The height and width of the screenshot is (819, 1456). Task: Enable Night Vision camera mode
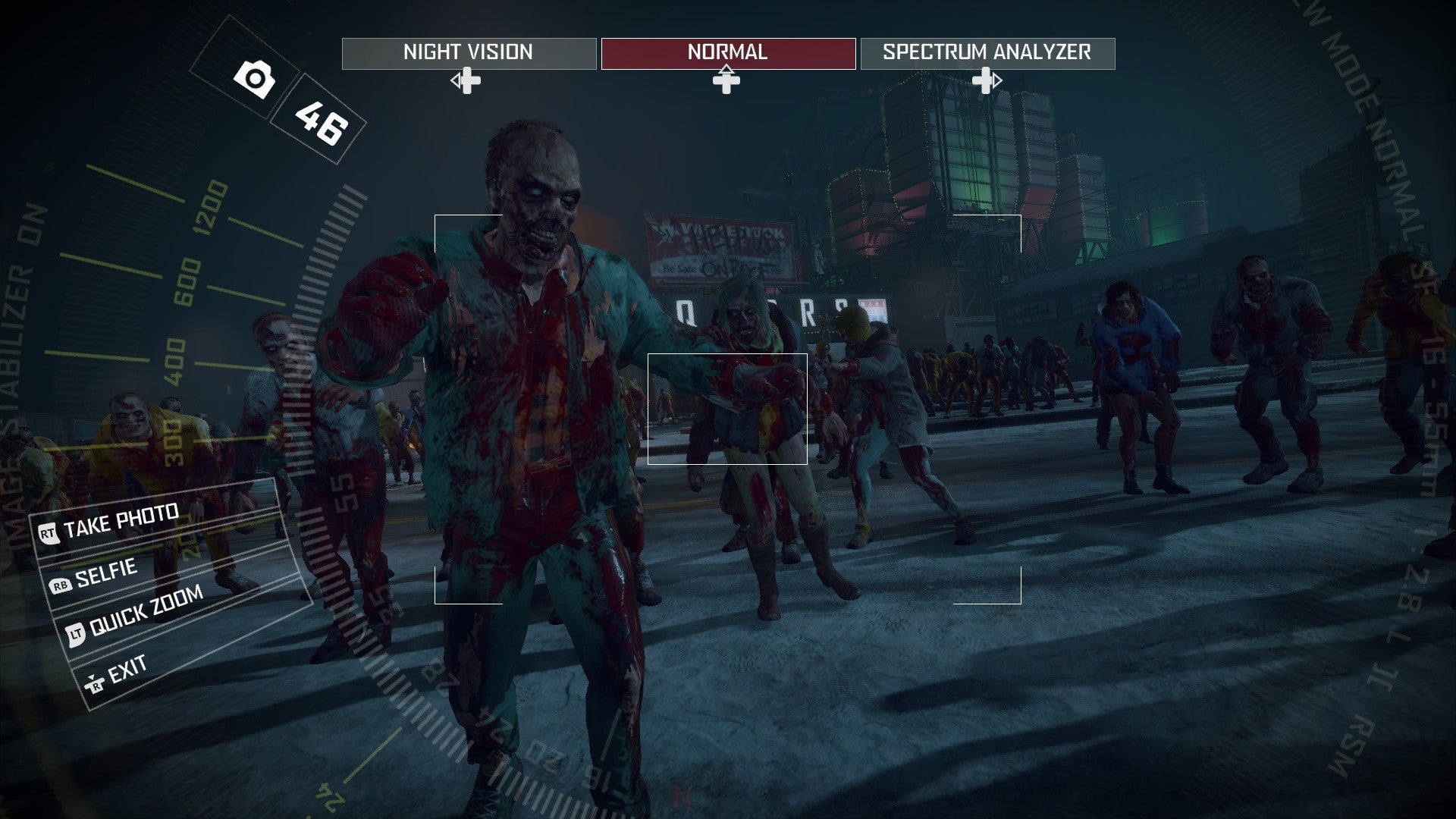[x=468, y=52]
